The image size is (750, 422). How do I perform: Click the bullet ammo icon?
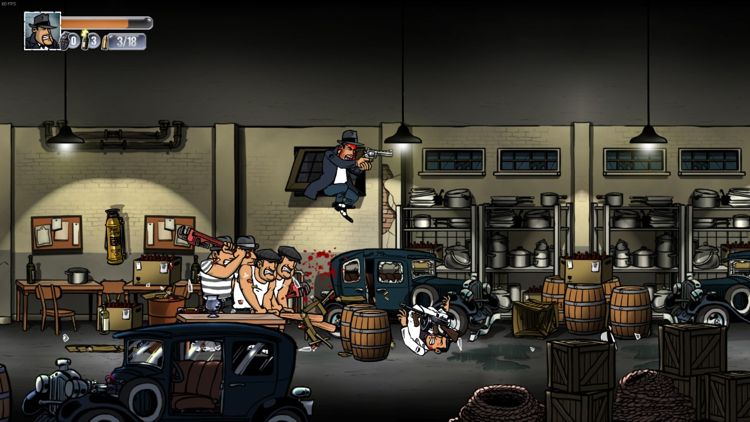pyautogui.click(x=105, y=41)
